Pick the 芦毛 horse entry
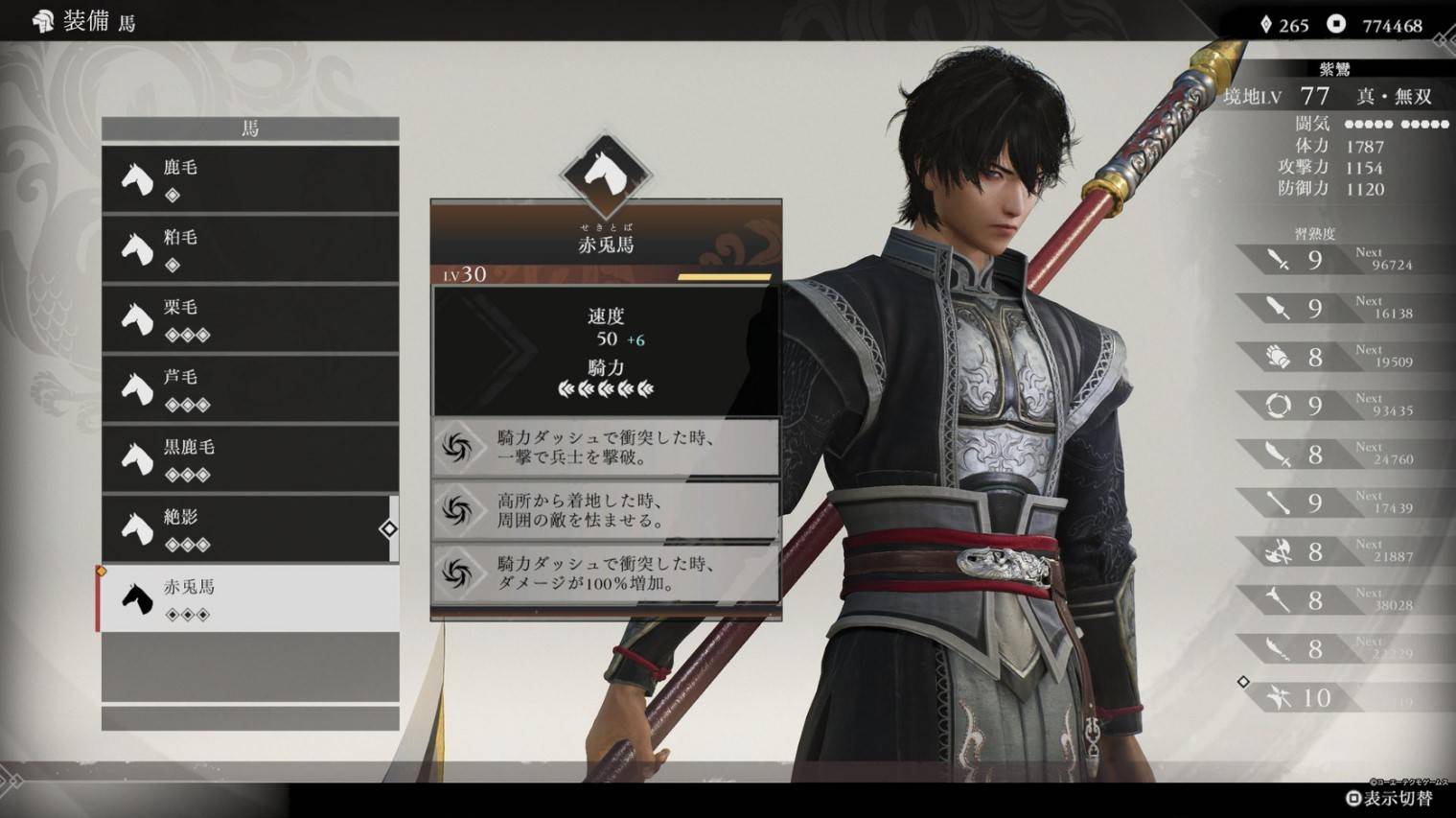Image resolution: width=1456 pixels, height=818 pixels. tap(250, 389)
